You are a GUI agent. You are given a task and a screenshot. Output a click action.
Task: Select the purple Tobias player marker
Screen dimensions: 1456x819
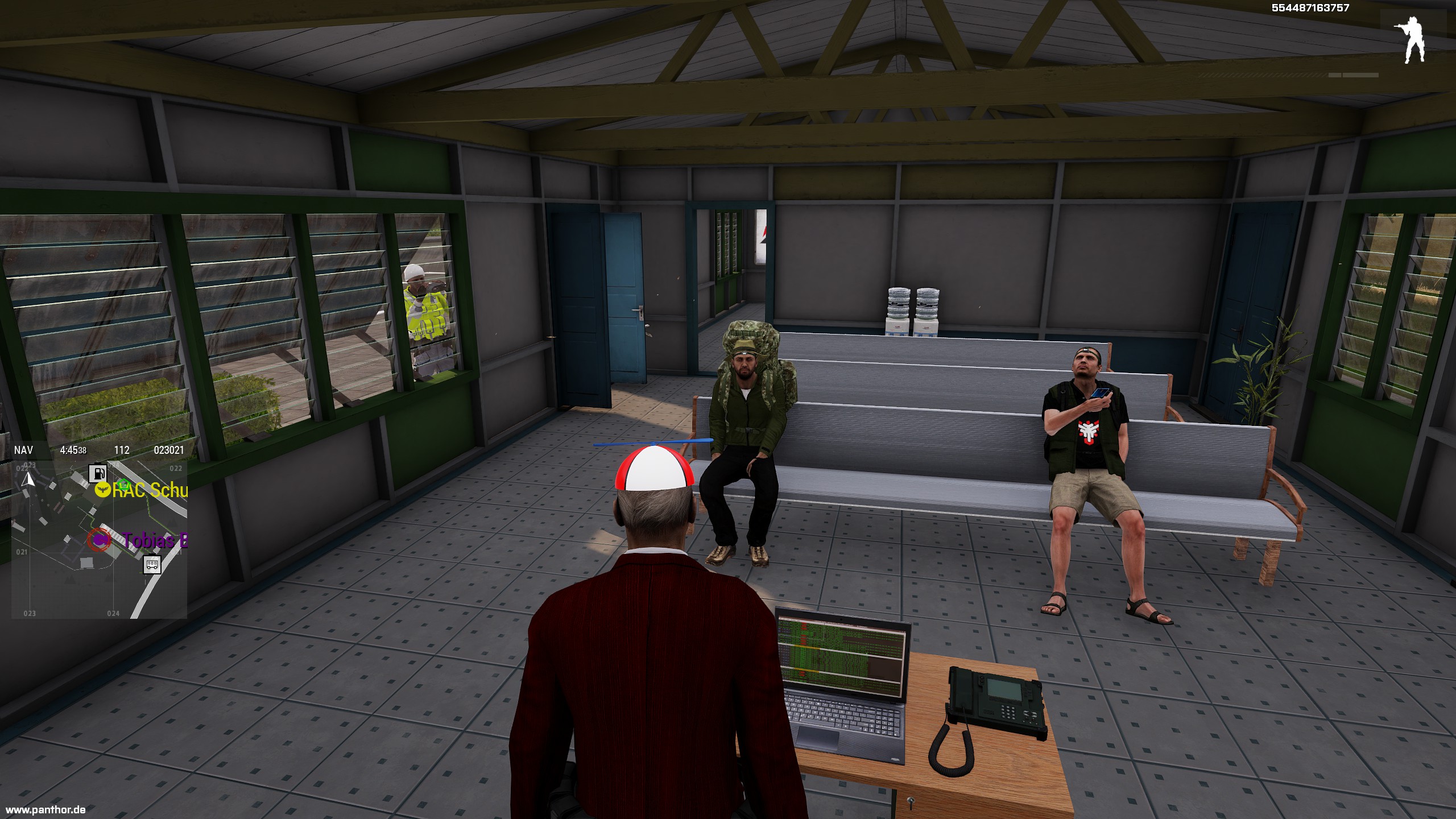pos(101,539)
